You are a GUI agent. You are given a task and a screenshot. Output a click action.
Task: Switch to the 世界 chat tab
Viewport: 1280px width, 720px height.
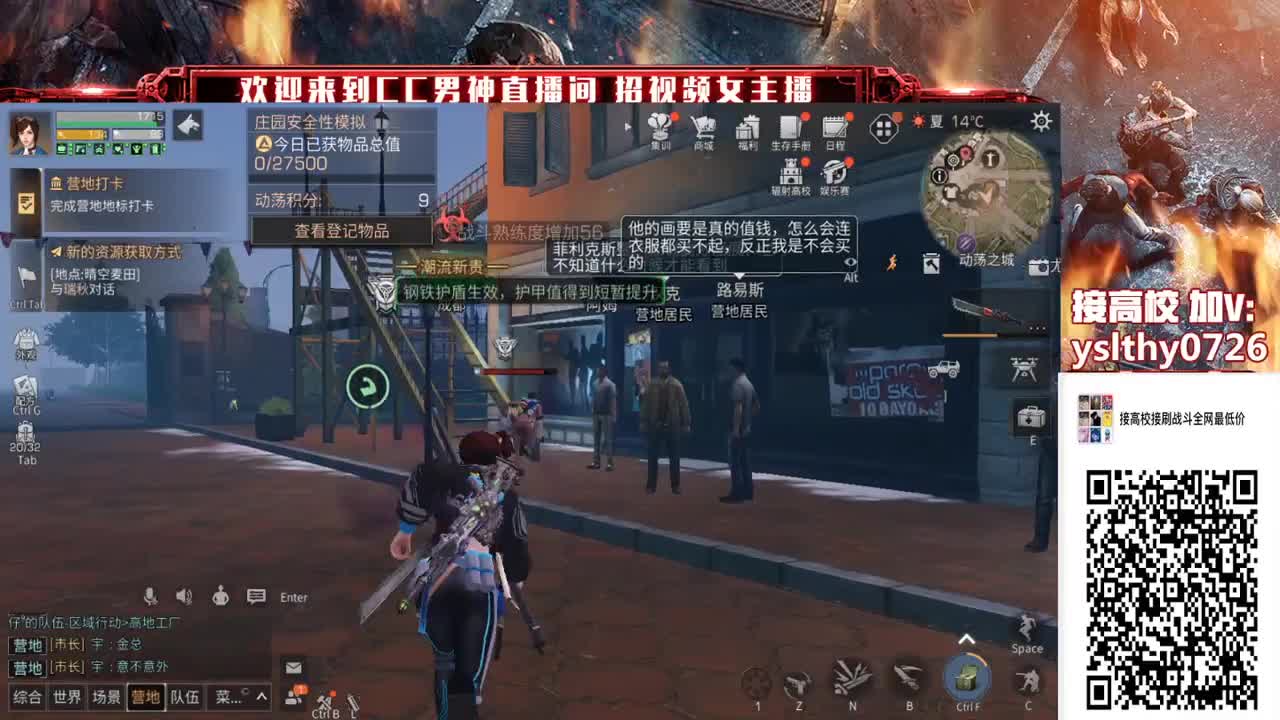coord(66,697)
